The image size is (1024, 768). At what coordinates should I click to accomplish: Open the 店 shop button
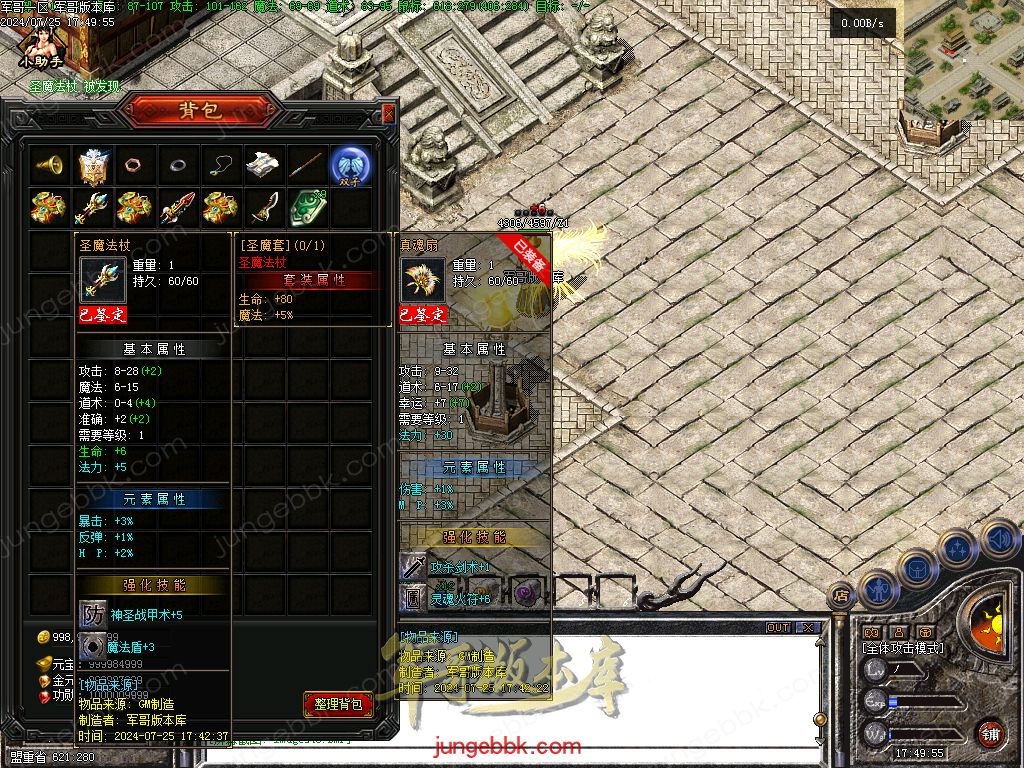[841, 596]
